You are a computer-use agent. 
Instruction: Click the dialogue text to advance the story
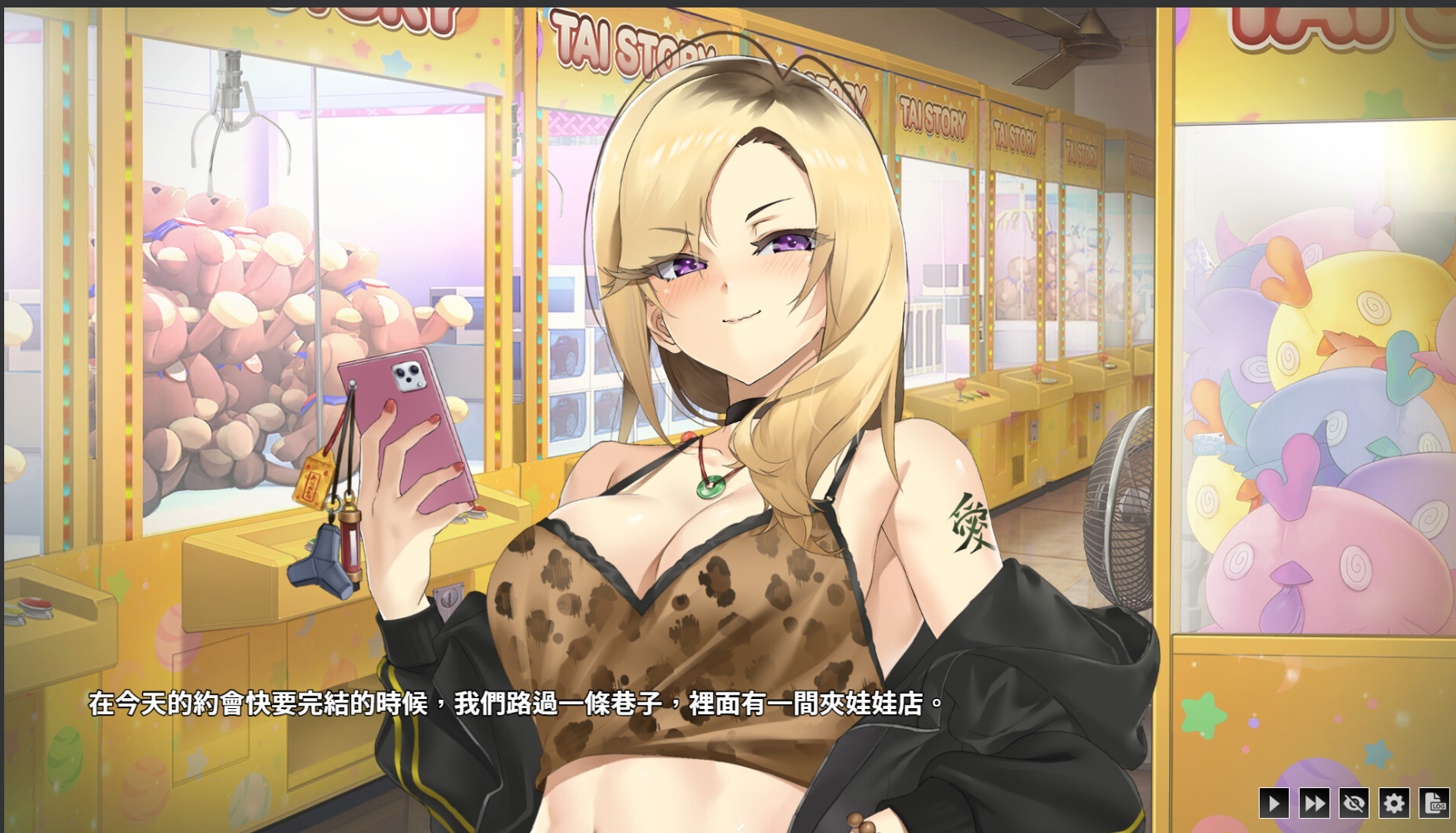point(516,702)
